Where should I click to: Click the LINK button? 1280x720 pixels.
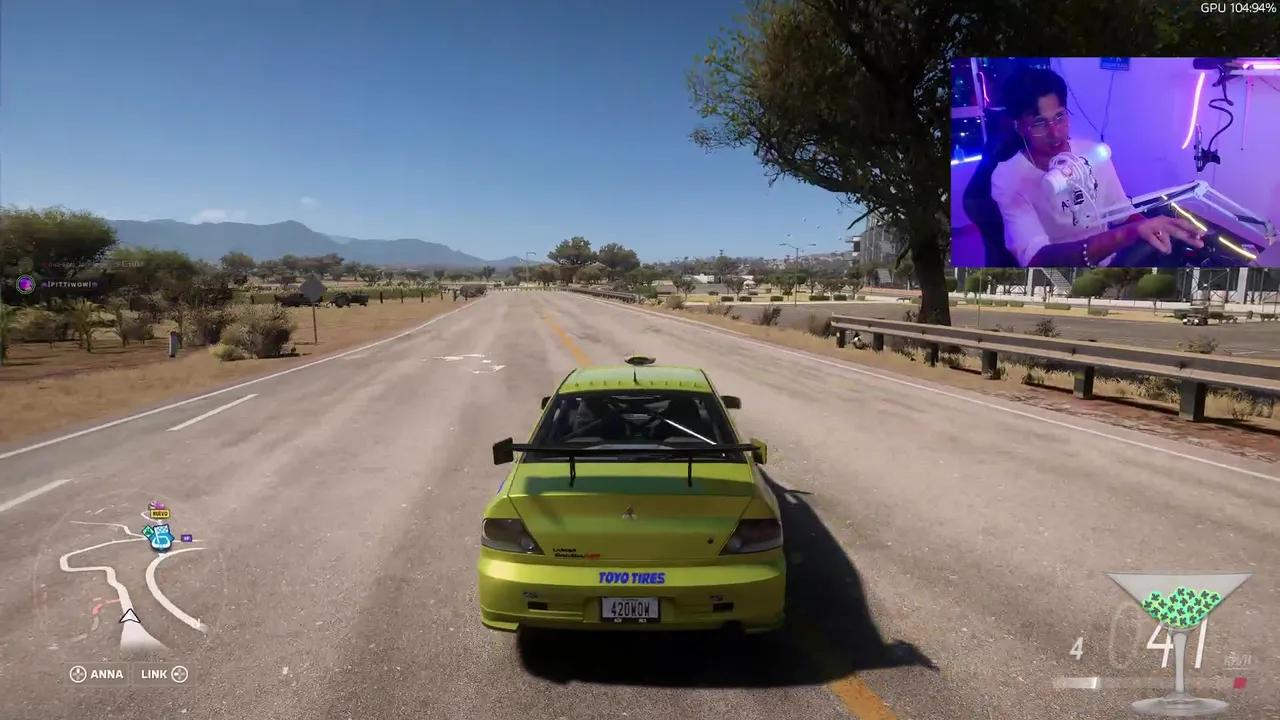point(162,674)
